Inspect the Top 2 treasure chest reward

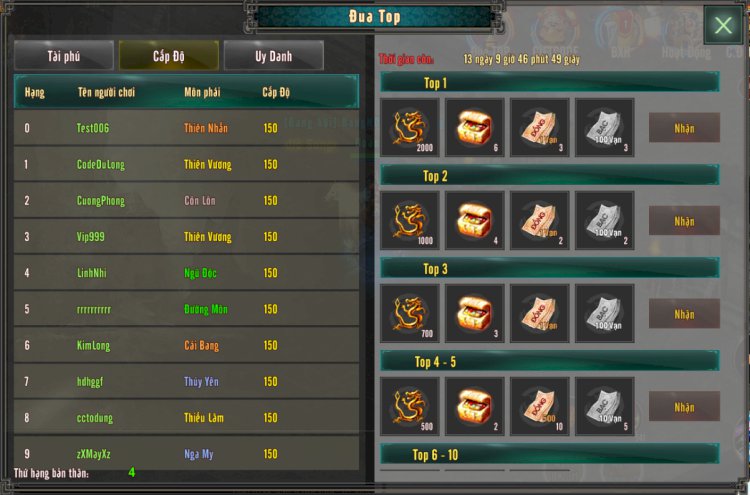click(474, 221)
